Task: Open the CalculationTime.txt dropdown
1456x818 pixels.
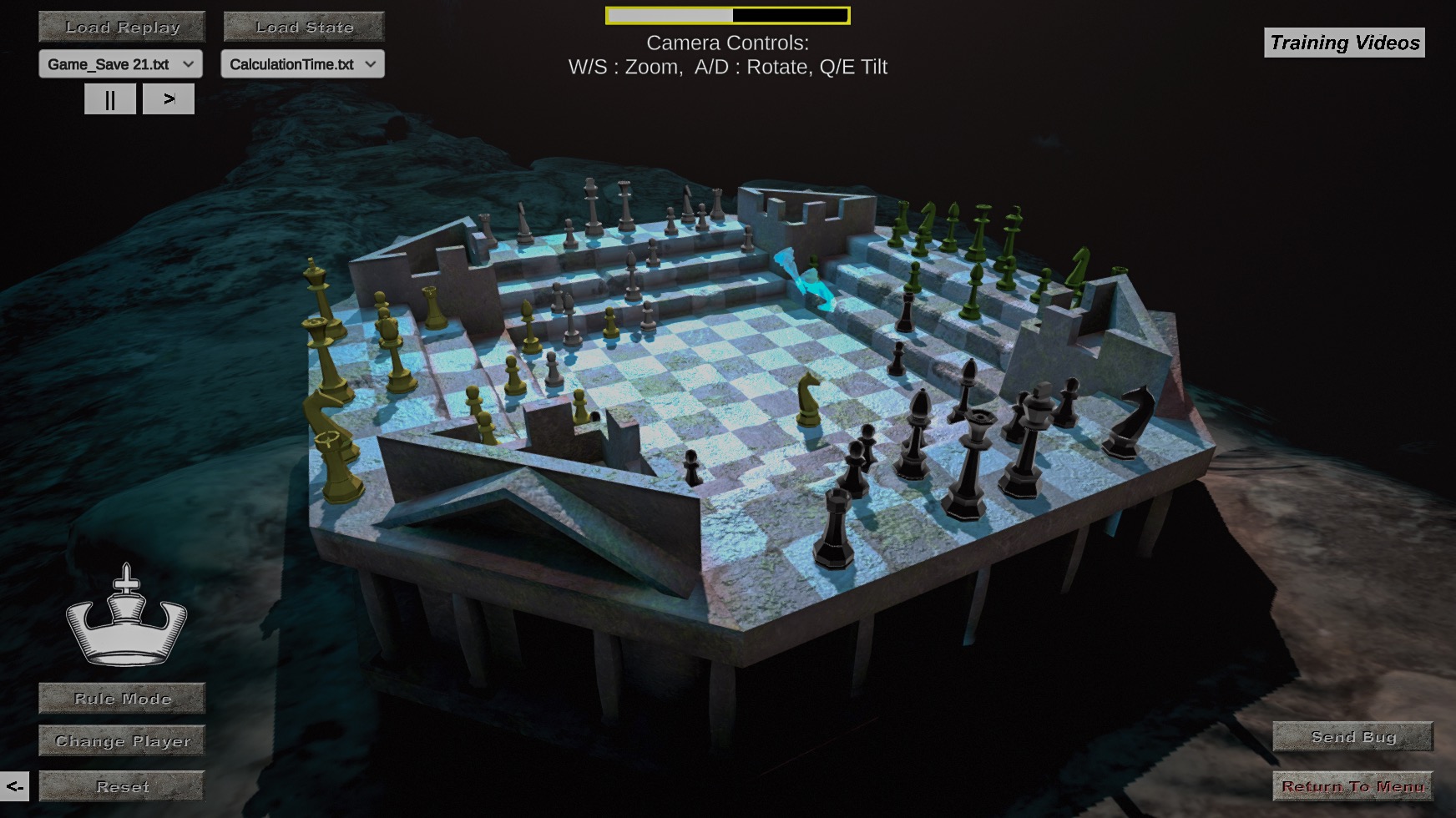Action: pos(302,64)
